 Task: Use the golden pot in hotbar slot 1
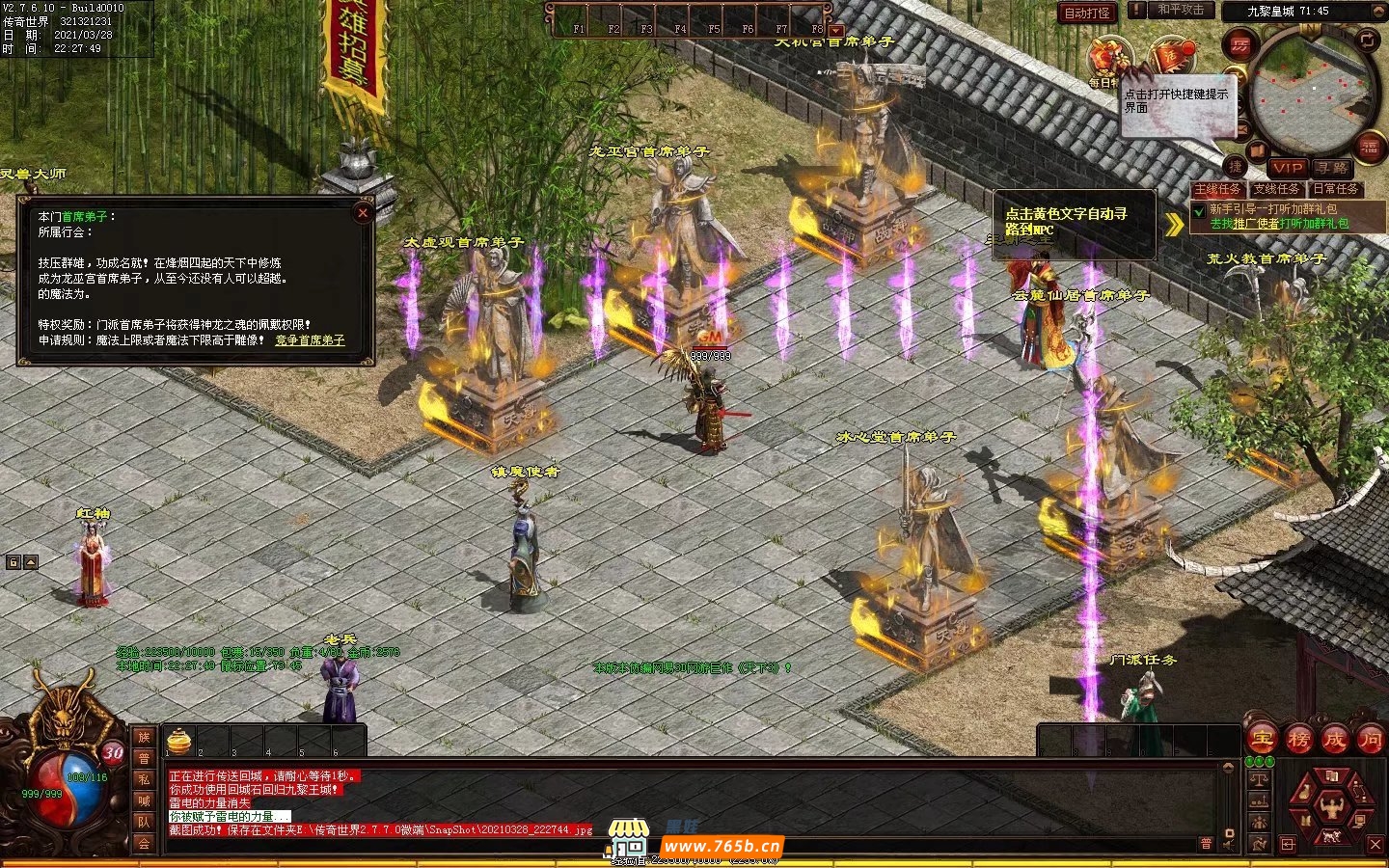[x=179, y=741]
